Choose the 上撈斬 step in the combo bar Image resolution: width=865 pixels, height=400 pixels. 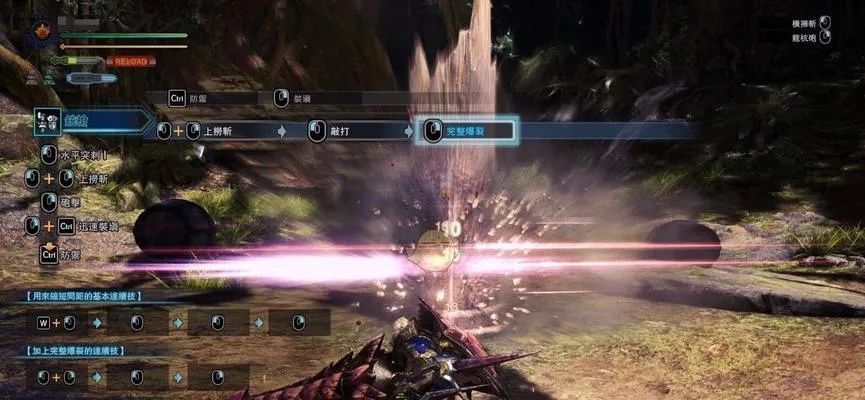pos(230,131)
